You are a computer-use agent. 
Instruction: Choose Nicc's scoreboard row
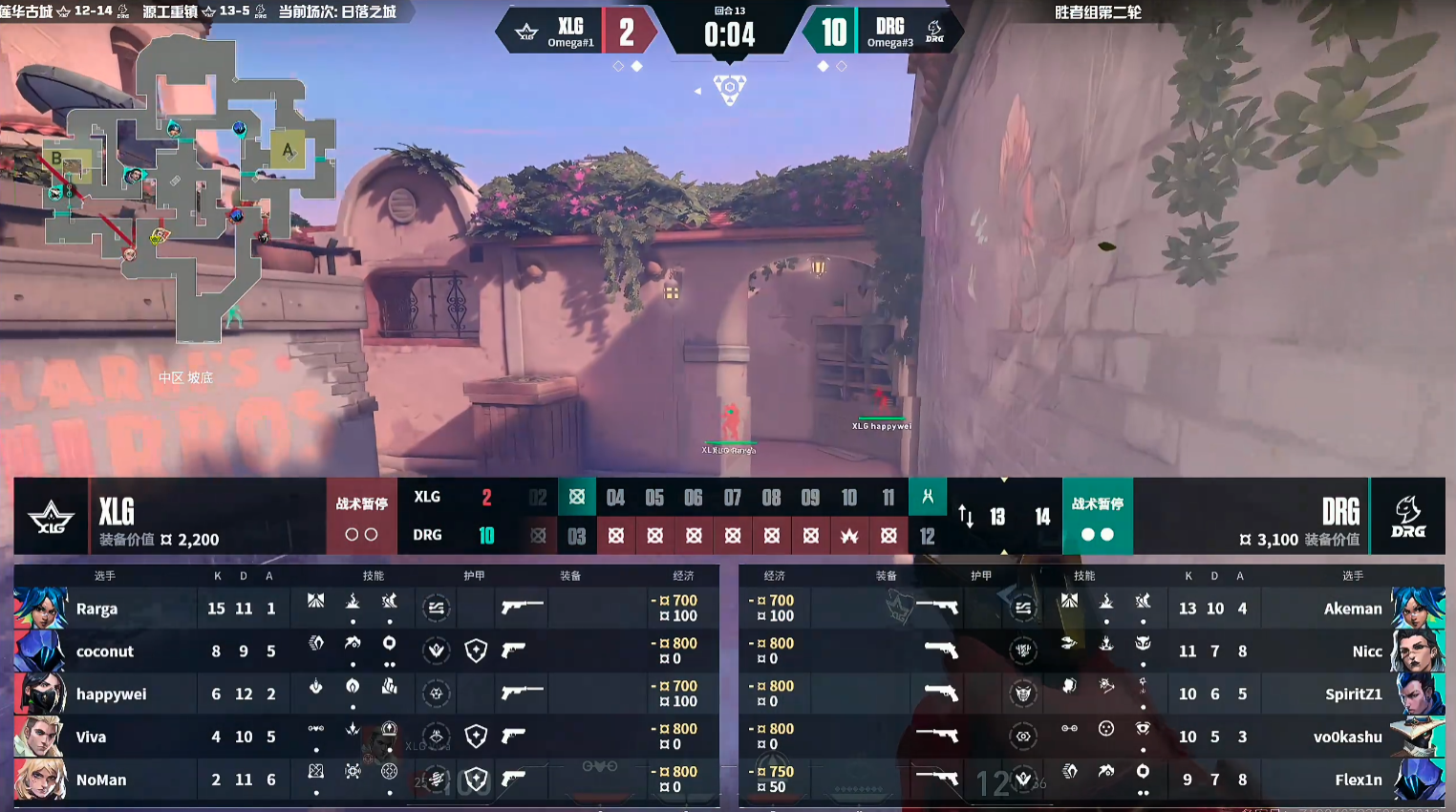point(1091,652)
